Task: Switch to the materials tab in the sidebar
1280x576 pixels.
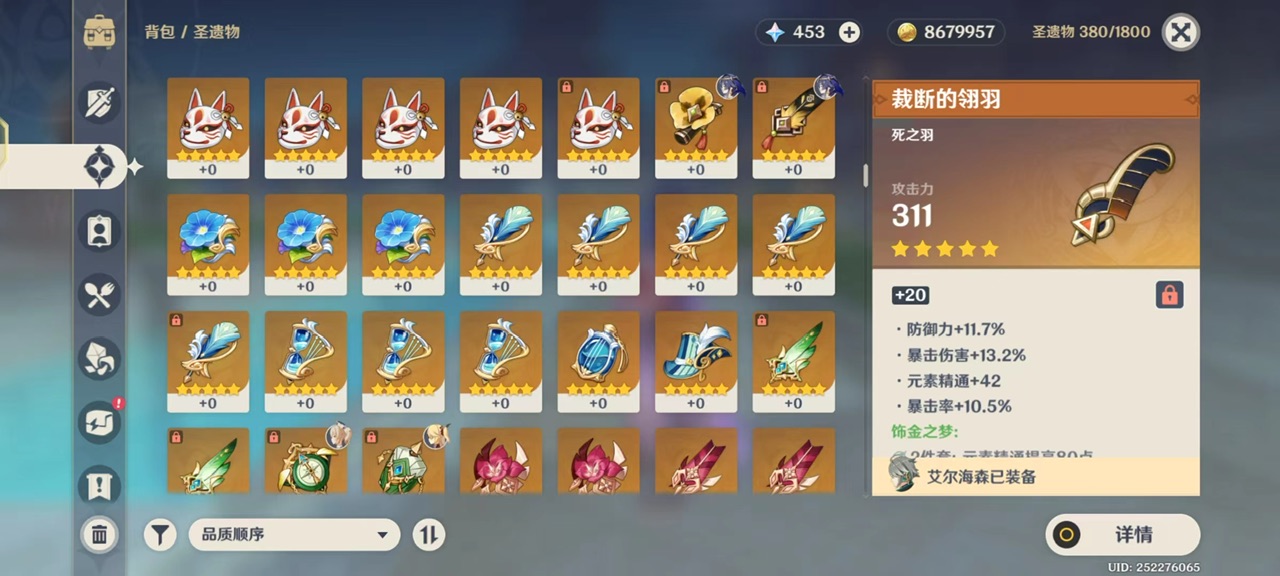Action: [x=99, y=359]
